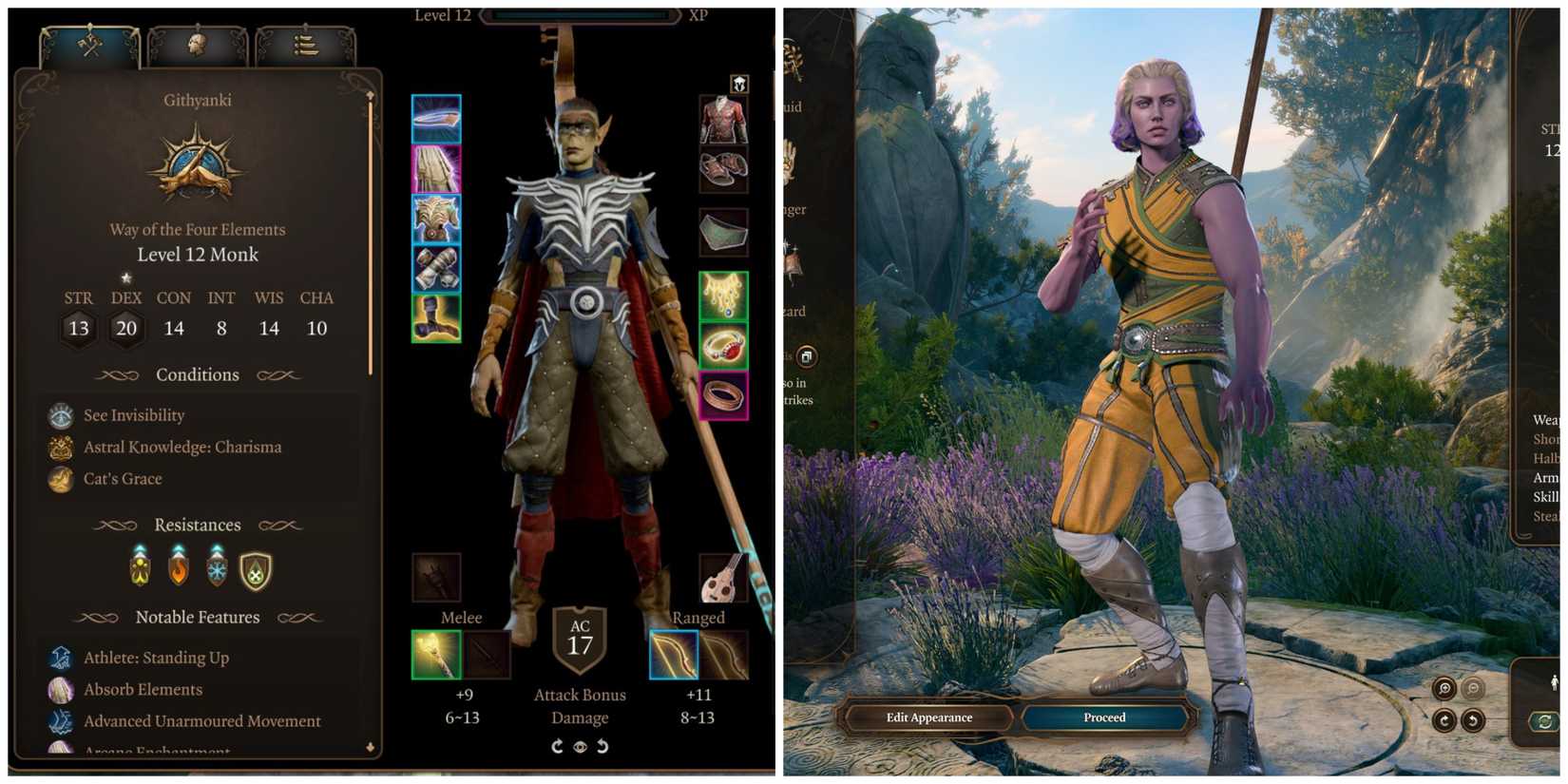Image resolution: width=1568 pixels, height=784 pixels.
Task: Click the scroll arrow atop the character panel
Action: pos(370,95)
